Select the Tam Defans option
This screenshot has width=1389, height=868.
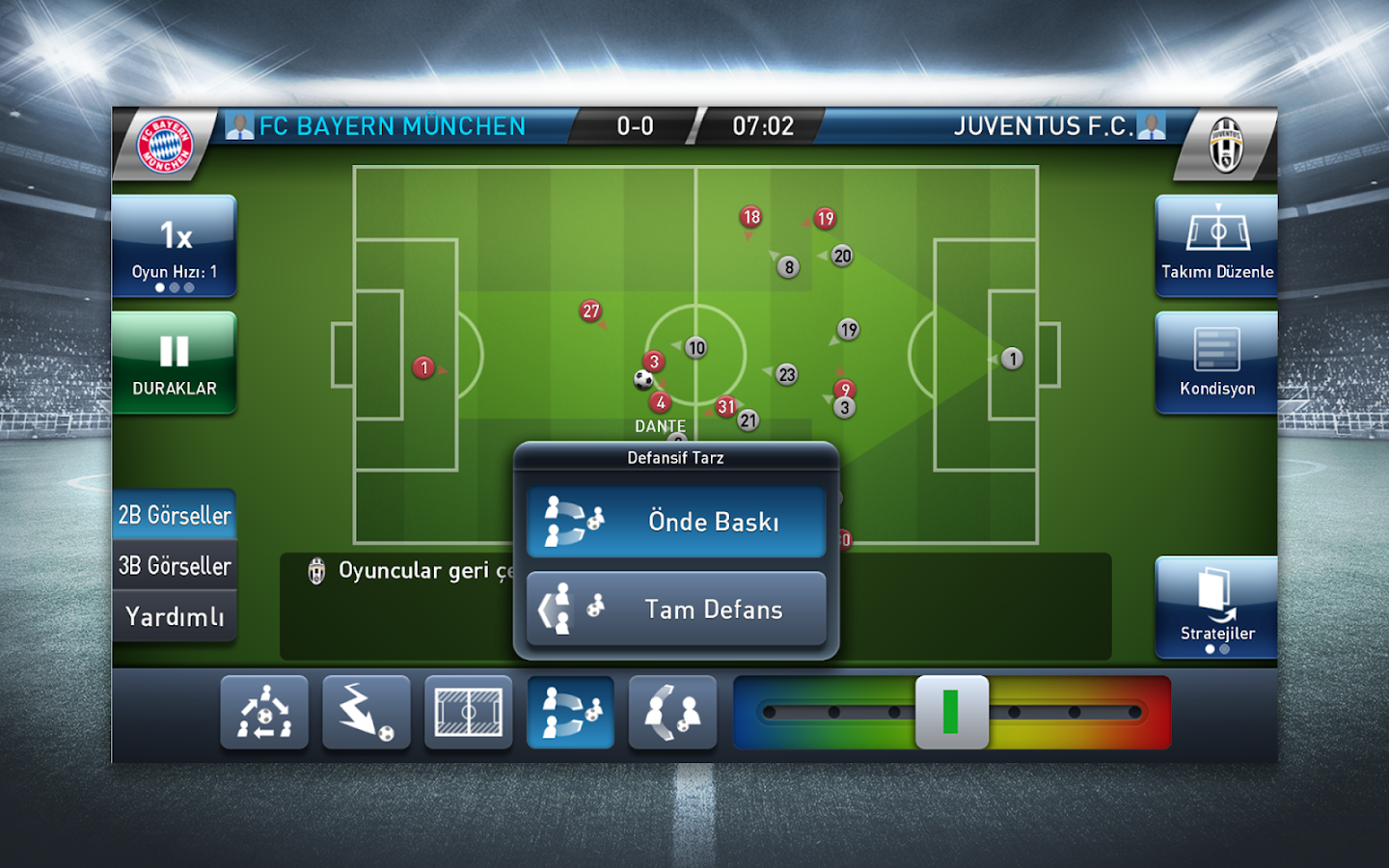point(676,610)
